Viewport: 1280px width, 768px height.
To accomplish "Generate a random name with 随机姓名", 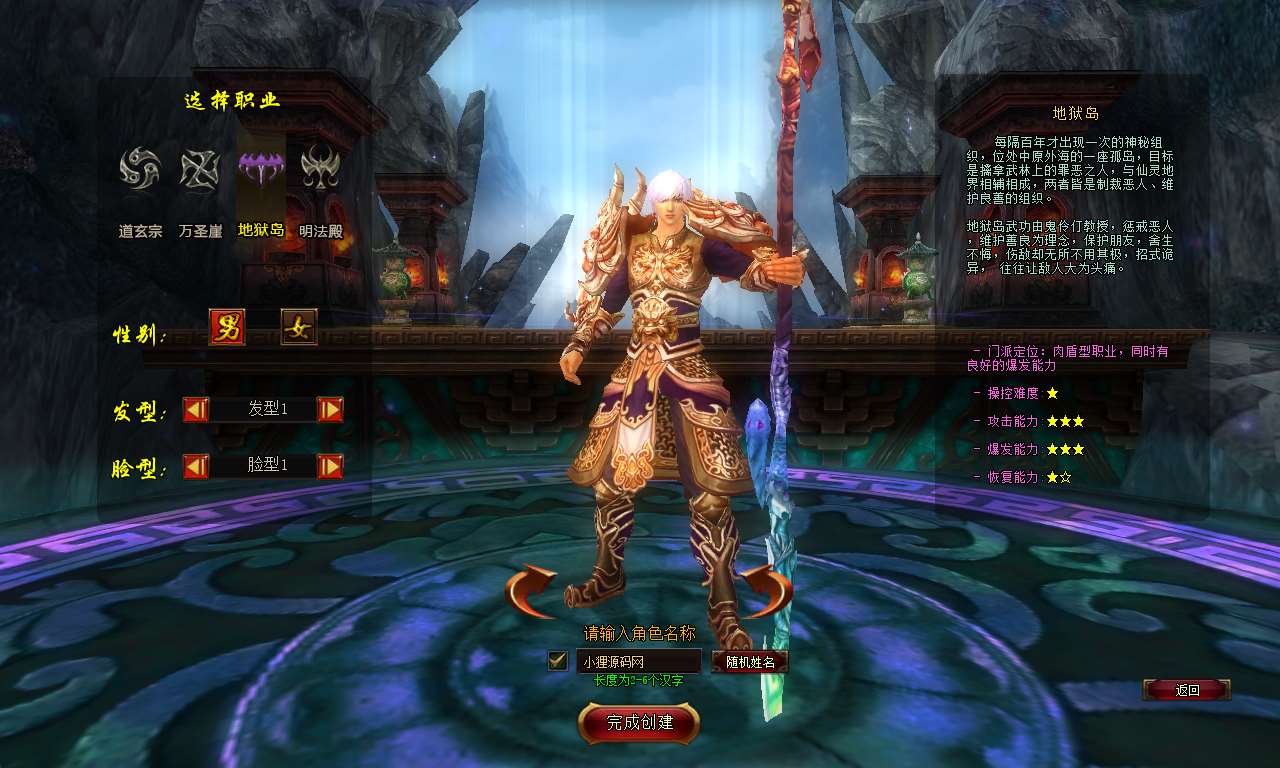I will tap(749, 661).
